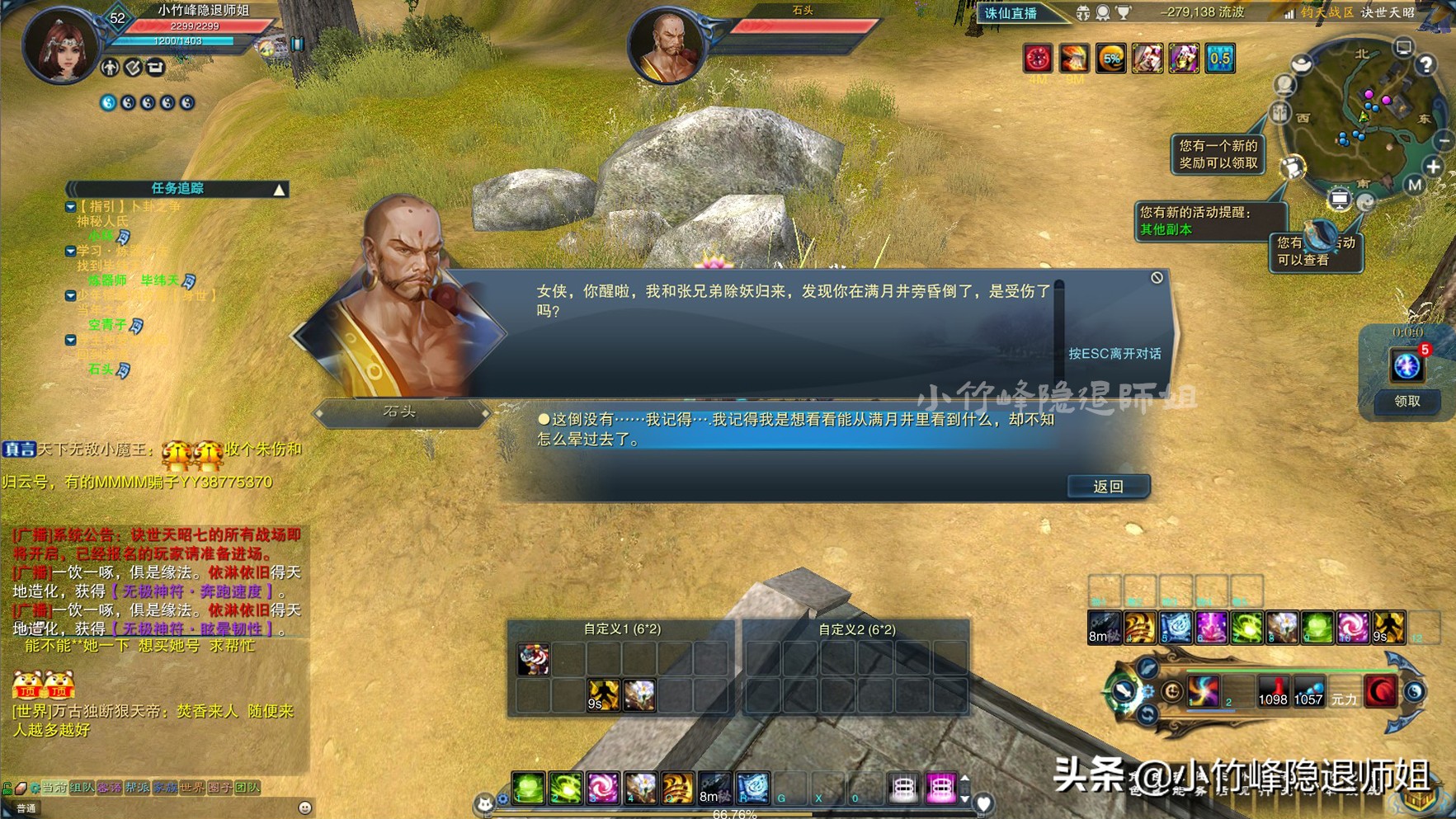This screenshot has width=1456, height=819.
Task: Click the settings gear on the bottom-right action bar
Action: [x=1148, y=692]
